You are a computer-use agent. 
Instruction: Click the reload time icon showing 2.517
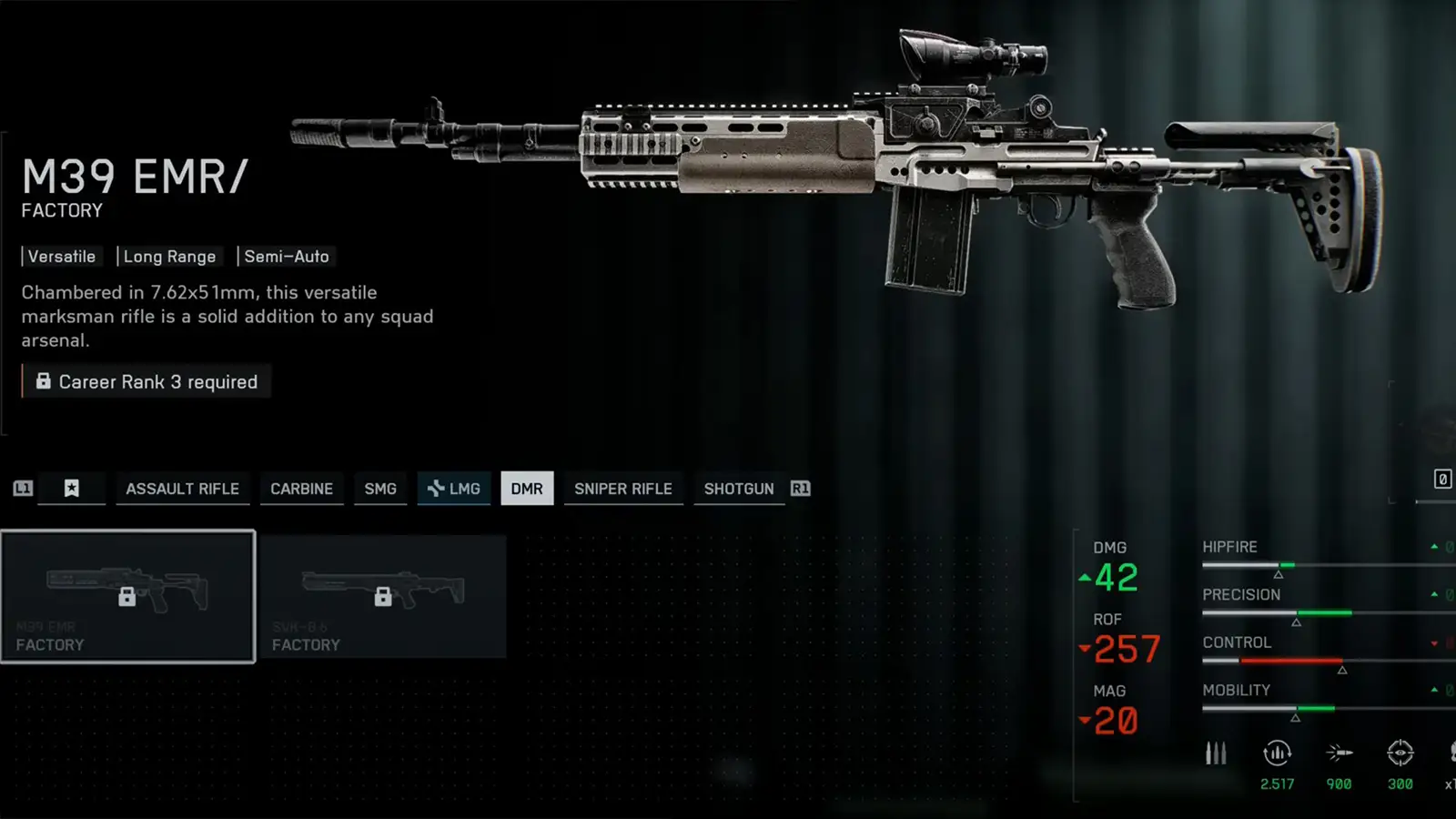coord(1277,753)
